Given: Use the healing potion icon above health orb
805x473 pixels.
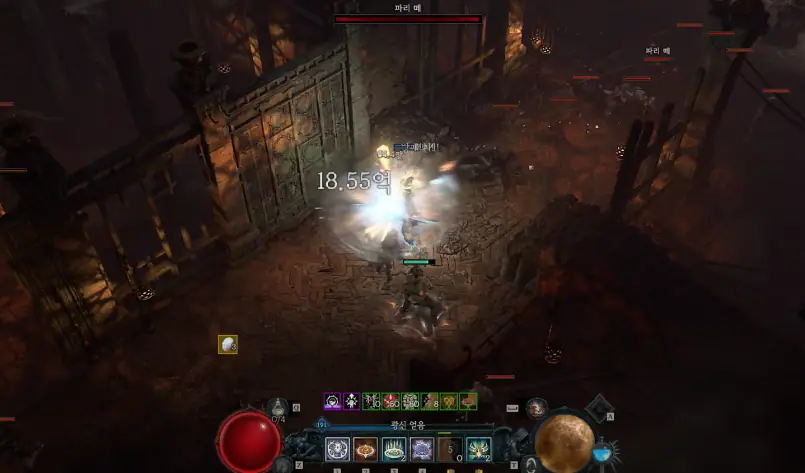Looking at the screenshot, I should tap(279, 405).
